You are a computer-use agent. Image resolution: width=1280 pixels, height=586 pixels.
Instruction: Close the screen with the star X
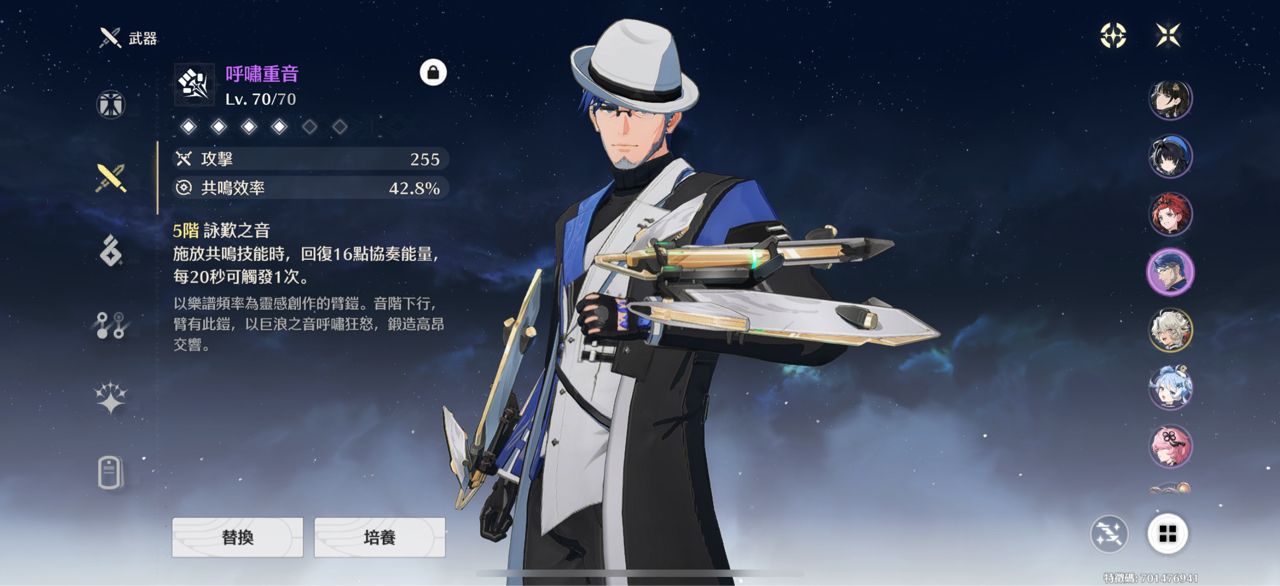1168,35
